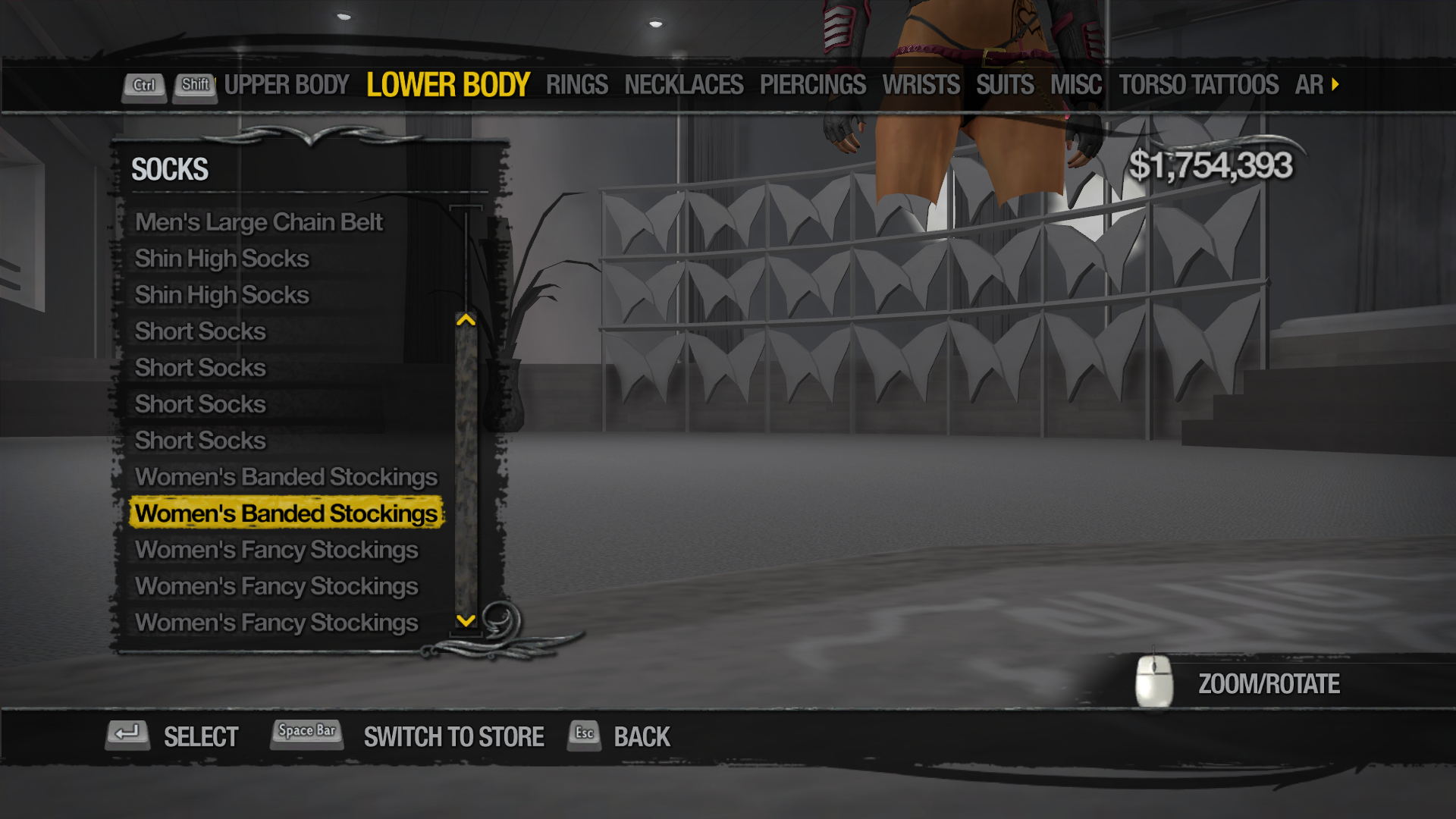Click the Lower Body tab
Viewport: 1456px width, 819px height.
447,85
